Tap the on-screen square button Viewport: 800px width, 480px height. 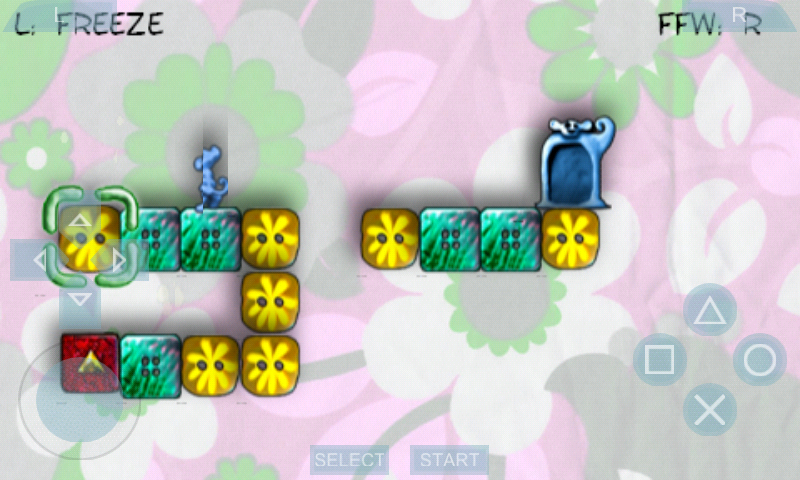coord(659,360)
